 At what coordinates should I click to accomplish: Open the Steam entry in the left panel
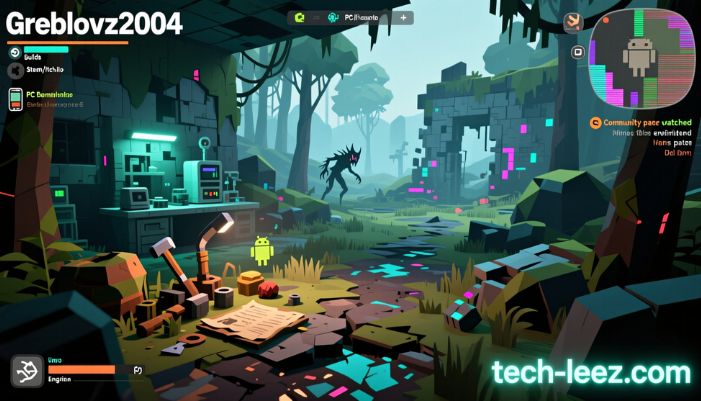coord(14,70)
